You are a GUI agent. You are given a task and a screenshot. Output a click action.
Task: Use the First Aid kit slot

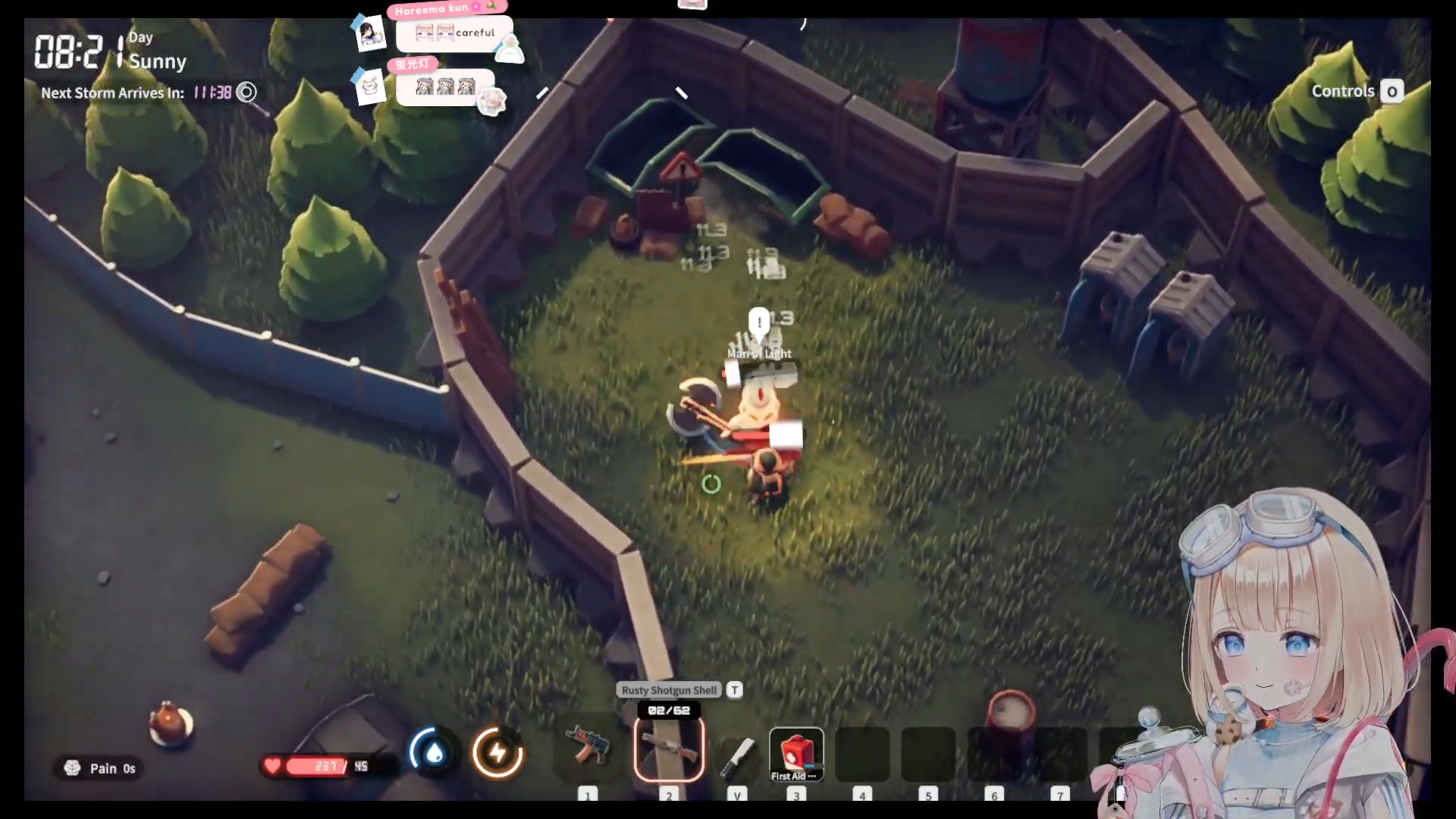tap(795, 753)
